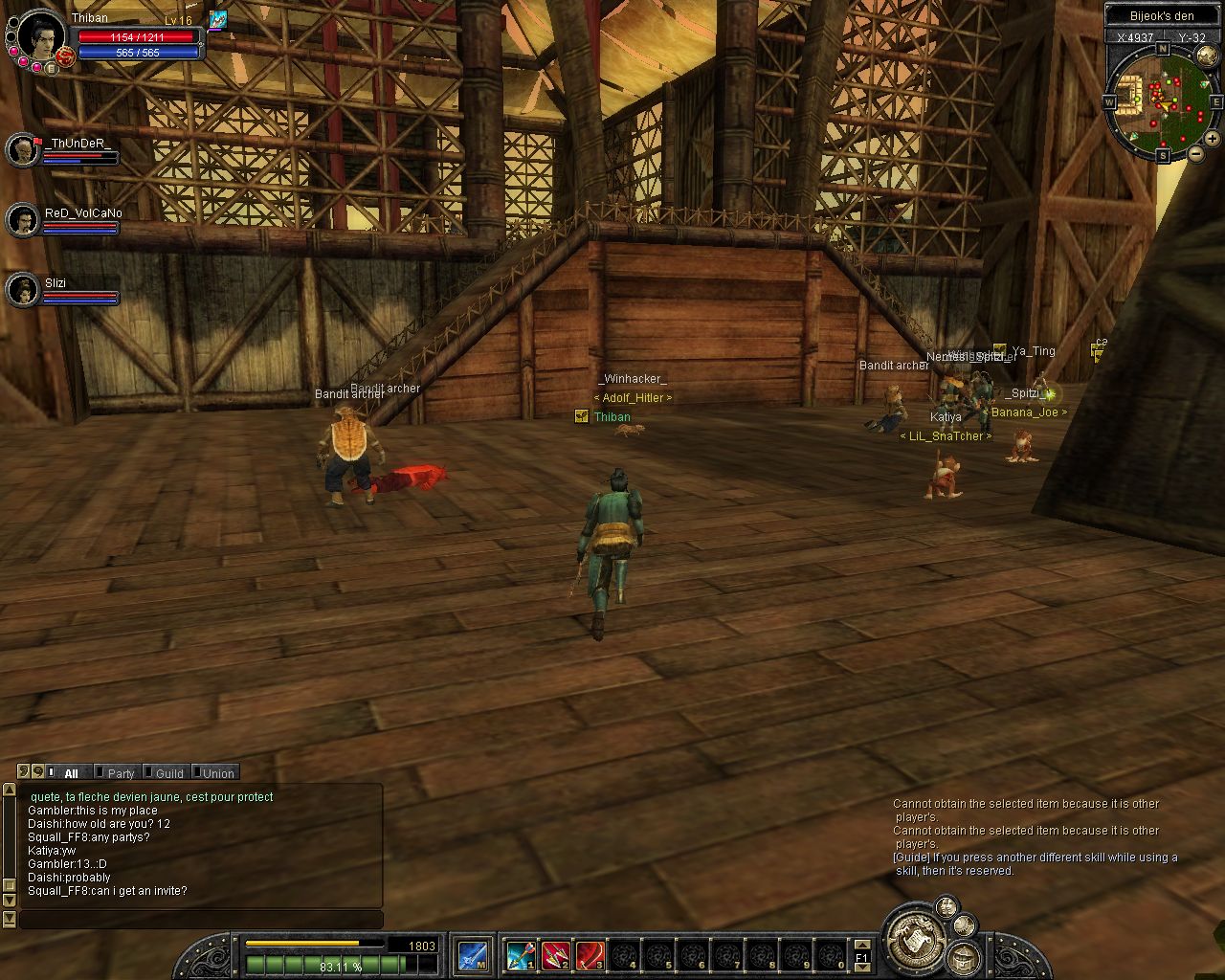1225x980 pixels.
Task: Switch the F1 hotbar page up
Action: pyautogui.click(x=861, y=945)
